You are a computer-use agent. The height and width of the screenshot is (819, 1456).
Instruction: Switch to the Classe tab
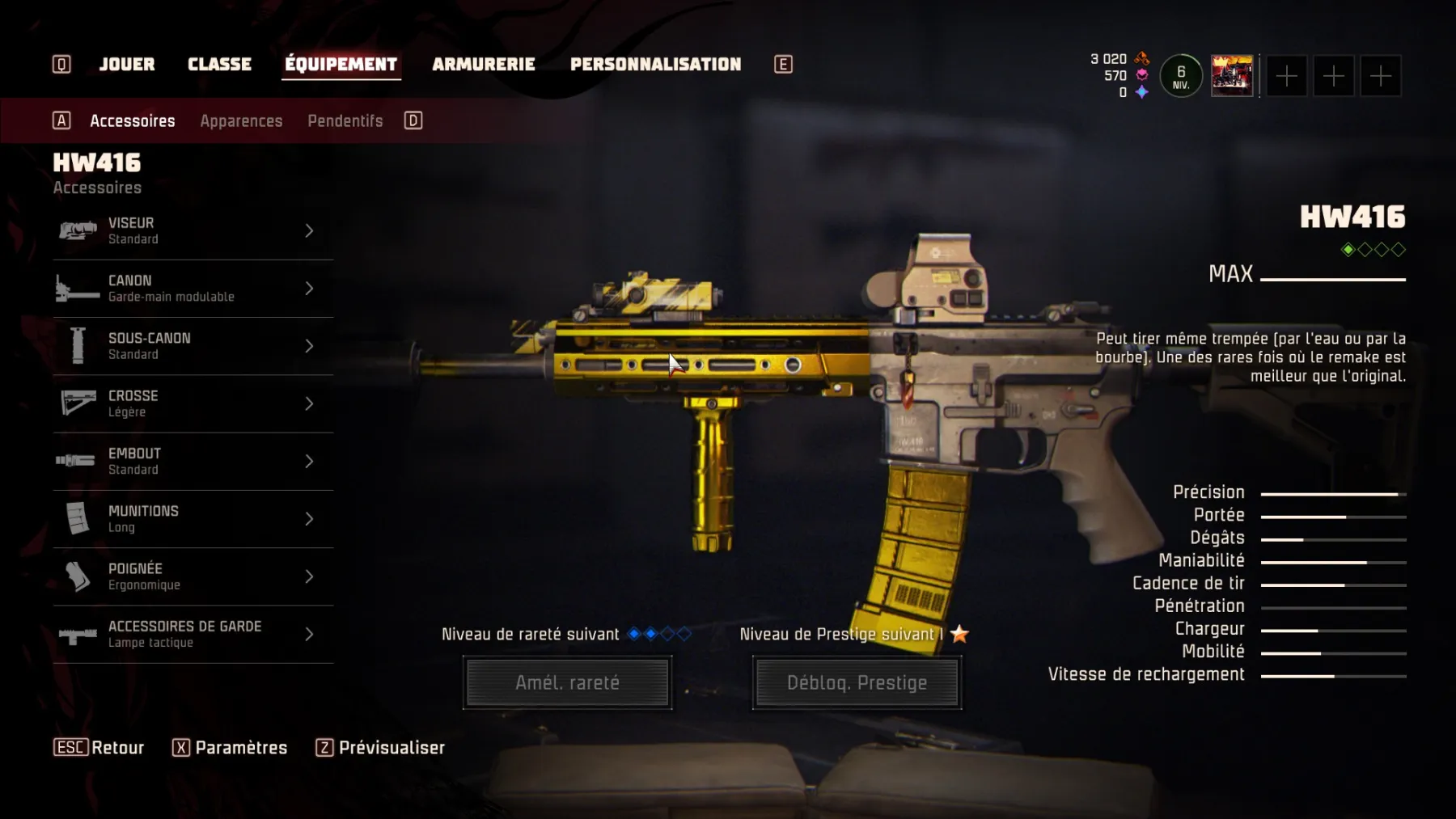click(219, 65)
